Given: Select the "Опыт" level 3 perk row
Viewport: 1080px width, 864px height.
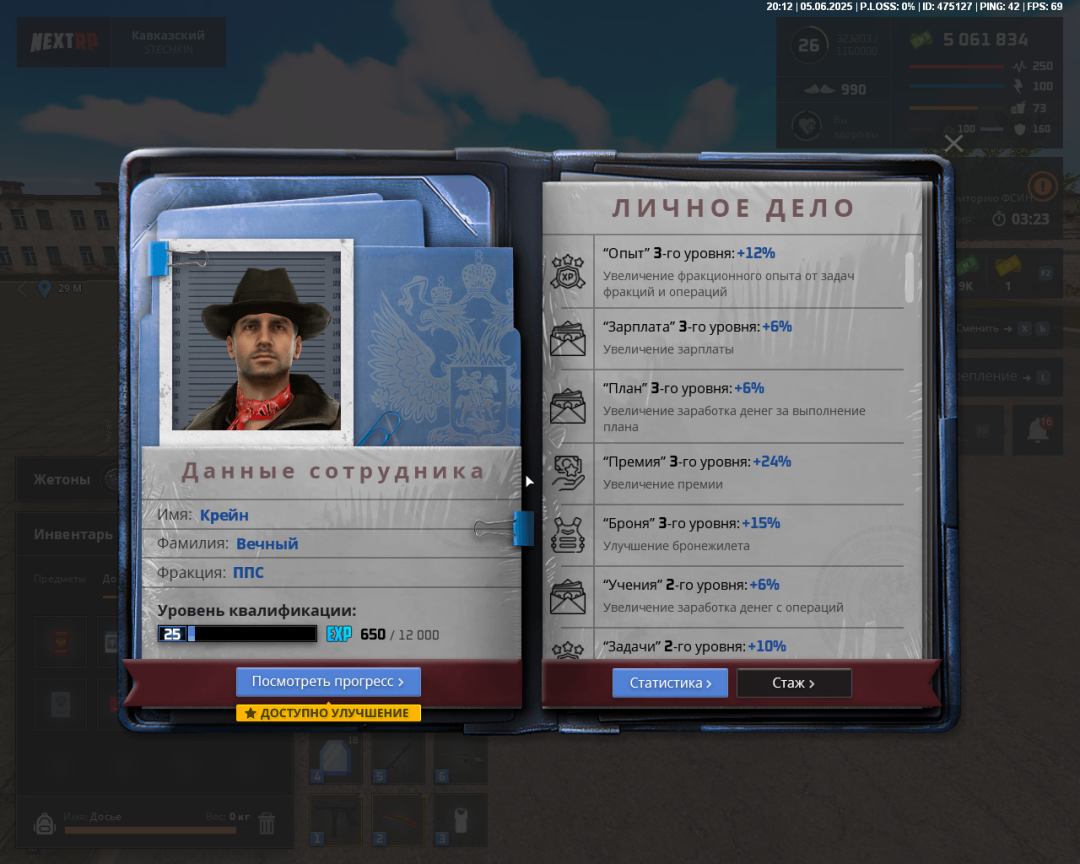Looking at the screenshot, I should coord(727,272).
